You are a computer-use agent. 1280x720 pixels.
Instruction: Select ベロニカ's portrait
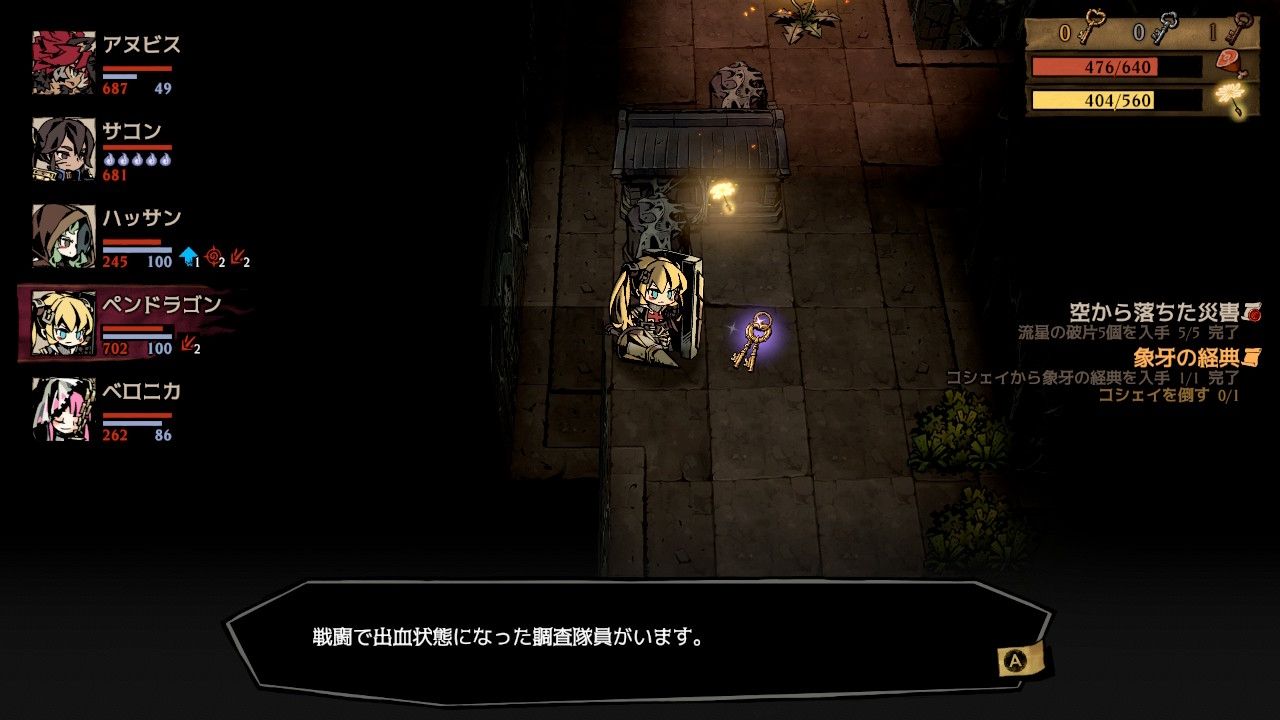point(64,409)
